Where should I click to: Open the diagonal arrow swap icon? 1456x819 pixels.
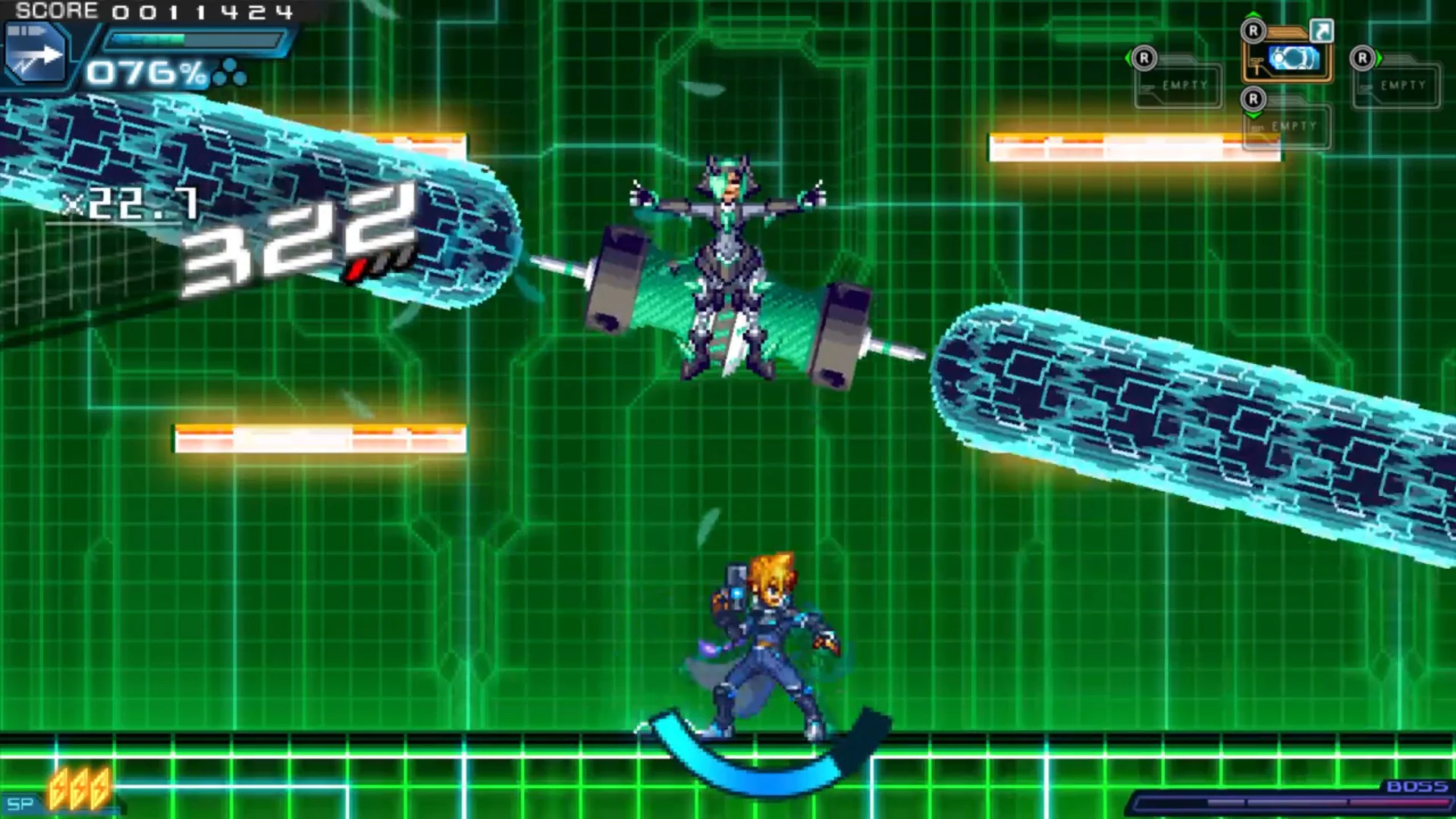pyautogui.click(x=1323, y=30)
